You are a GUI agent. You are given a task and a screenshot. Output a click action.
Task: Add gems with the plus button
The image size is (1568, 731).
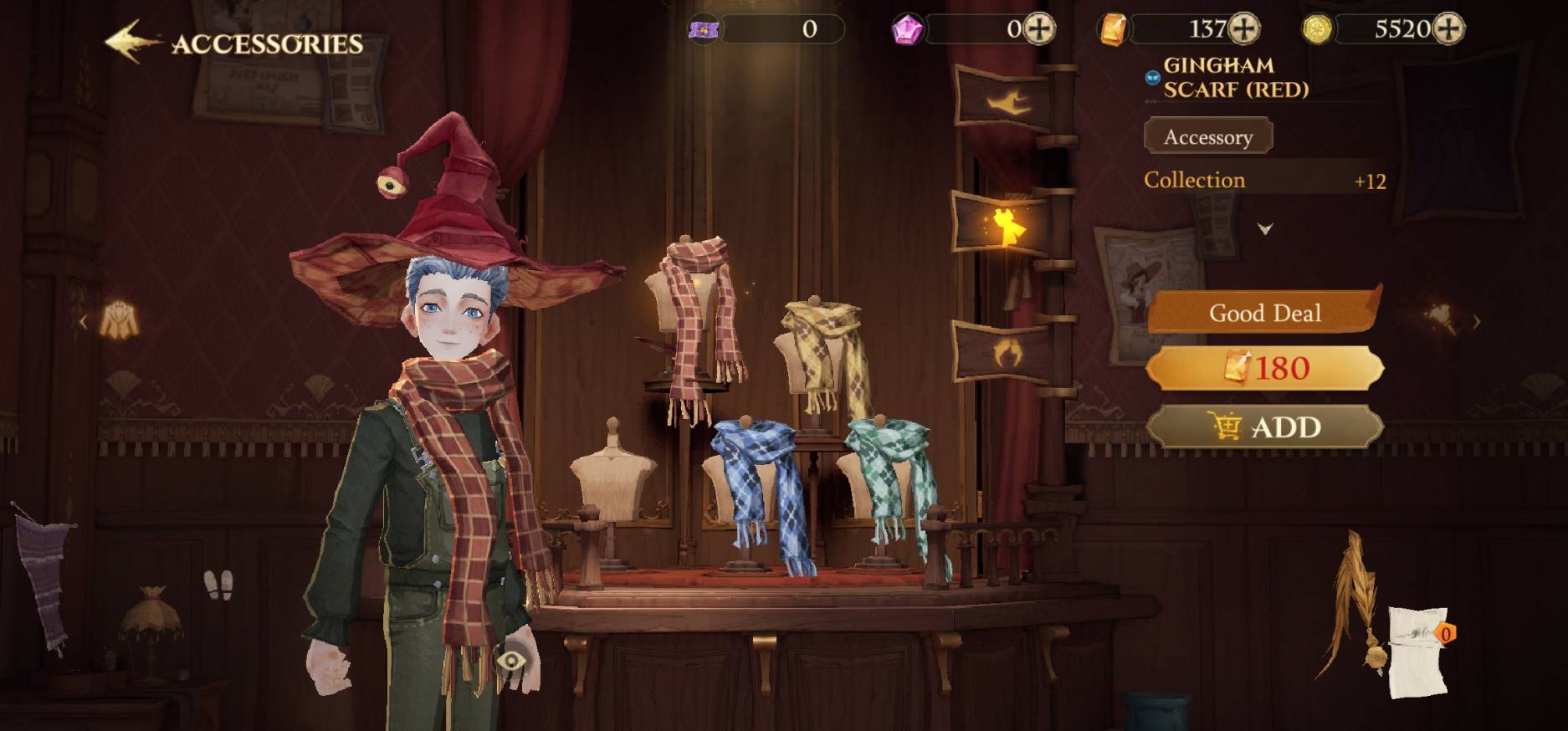[1040, 29]
